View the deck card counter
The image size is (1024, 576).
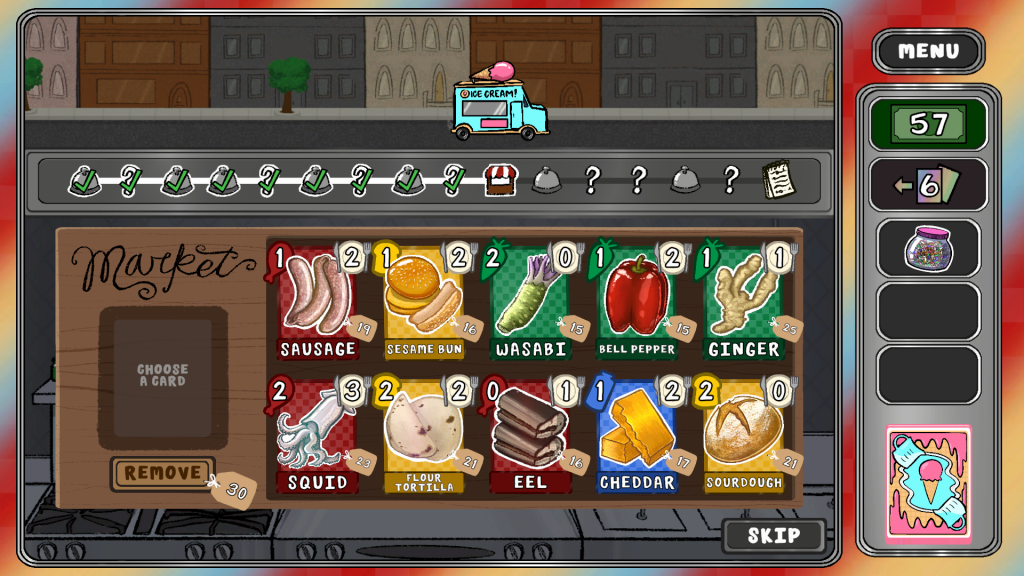(928, 185)
